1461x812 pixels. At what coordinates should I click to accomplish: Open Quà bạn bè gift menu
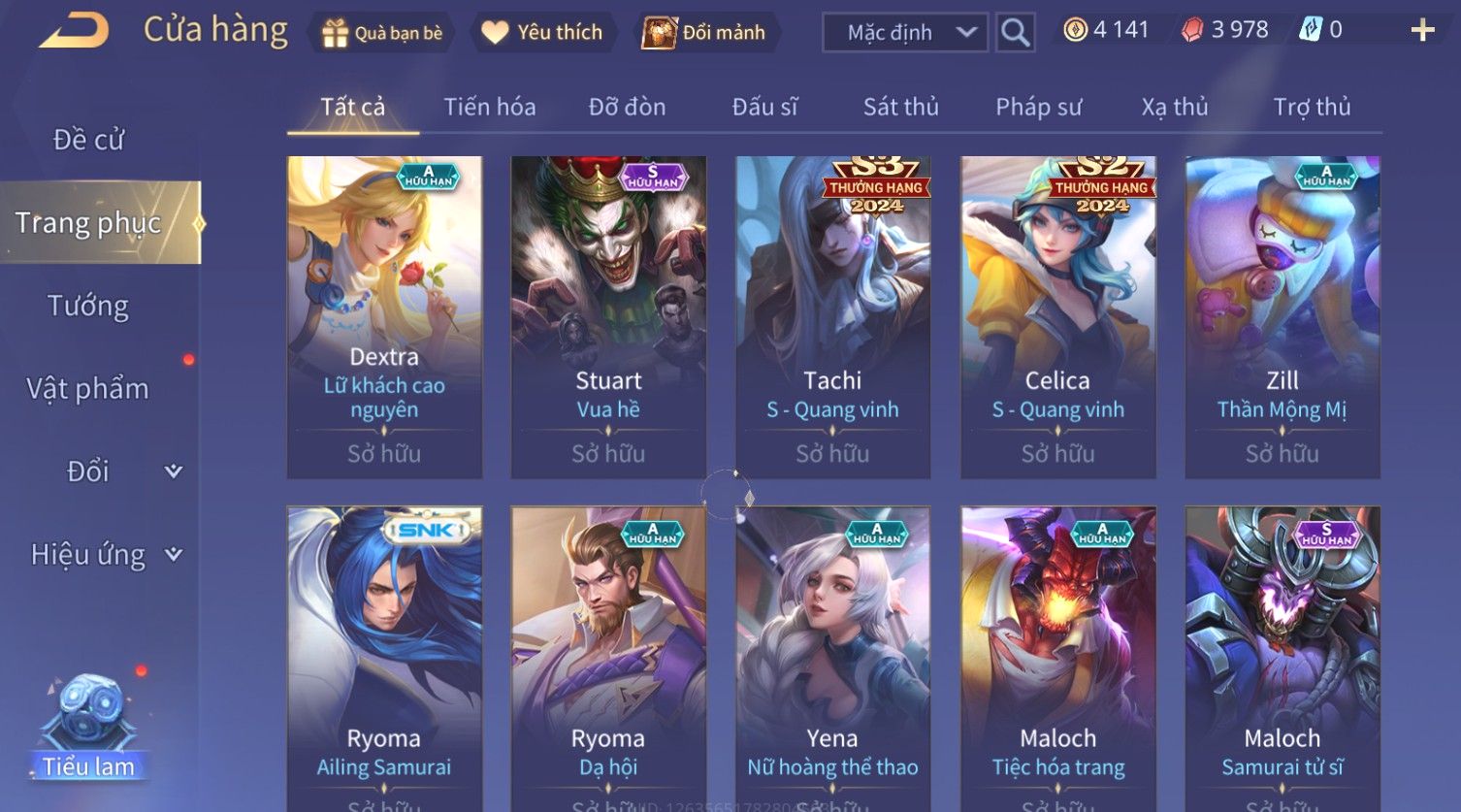click(382, 33)
